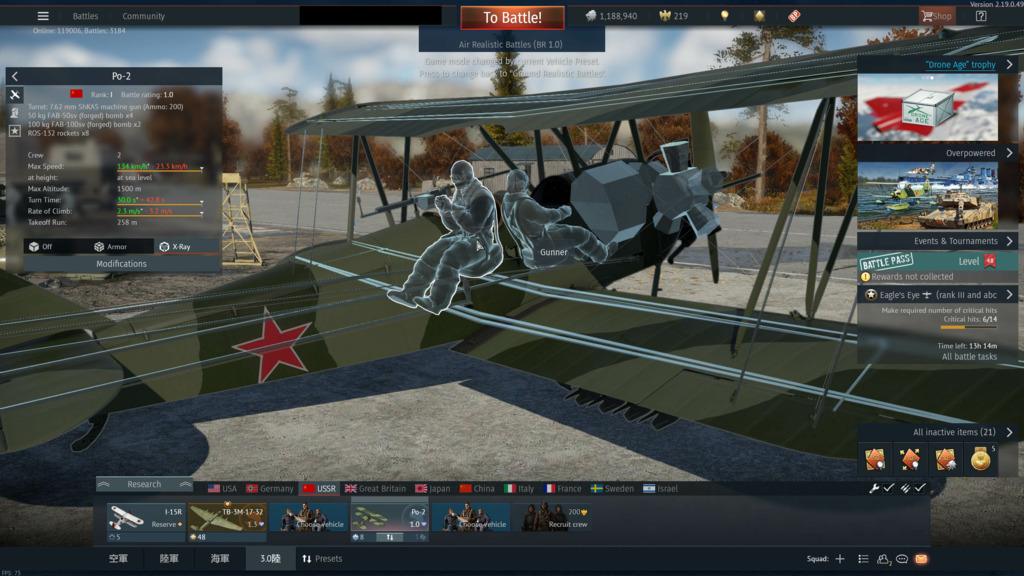Switch vehicle view to X-Ray mode
Screen dimensions: 1024x576
coord(175,246)
